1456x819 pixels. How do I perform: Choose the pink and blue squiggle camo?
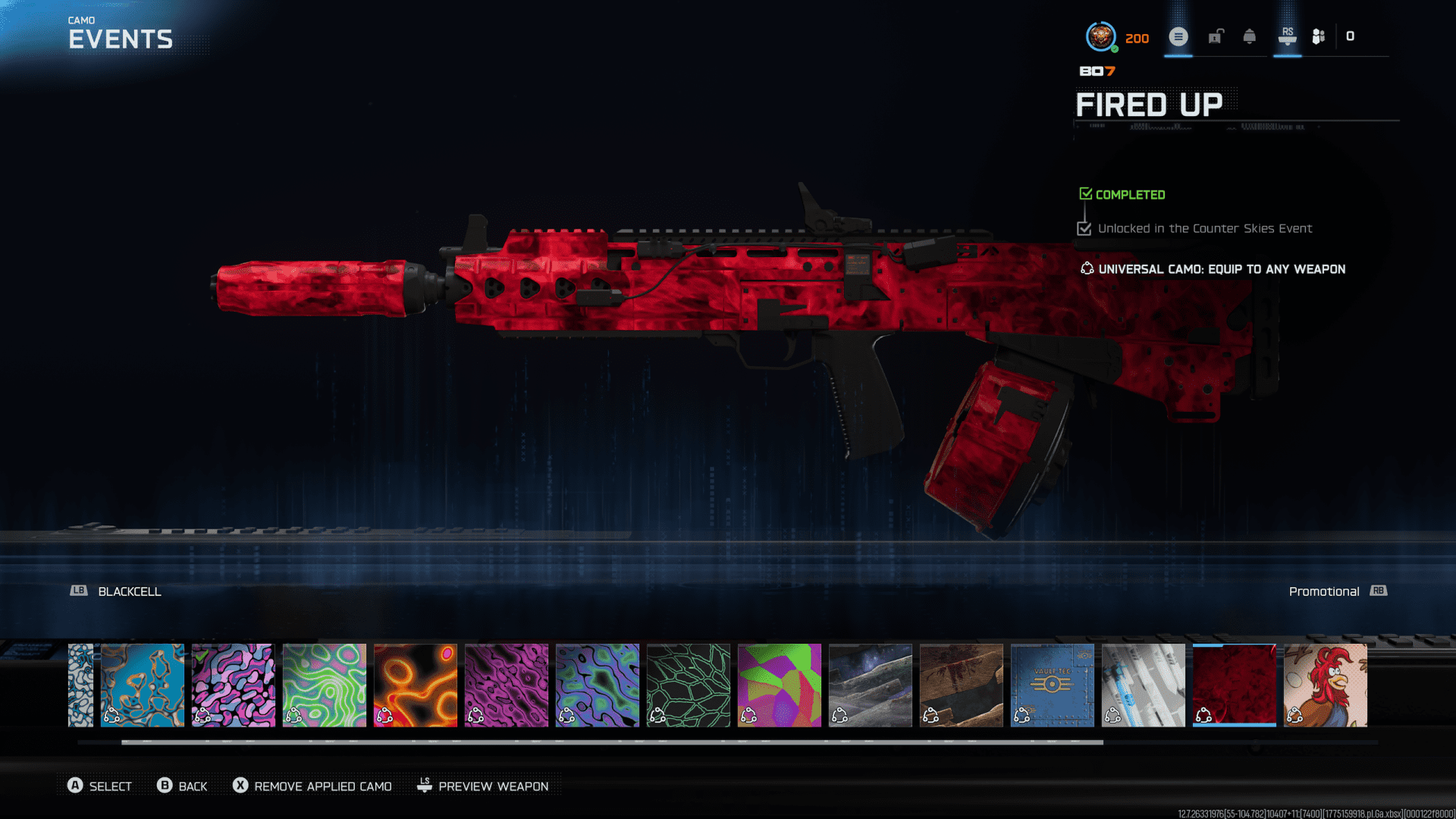[x=234, y=685]
